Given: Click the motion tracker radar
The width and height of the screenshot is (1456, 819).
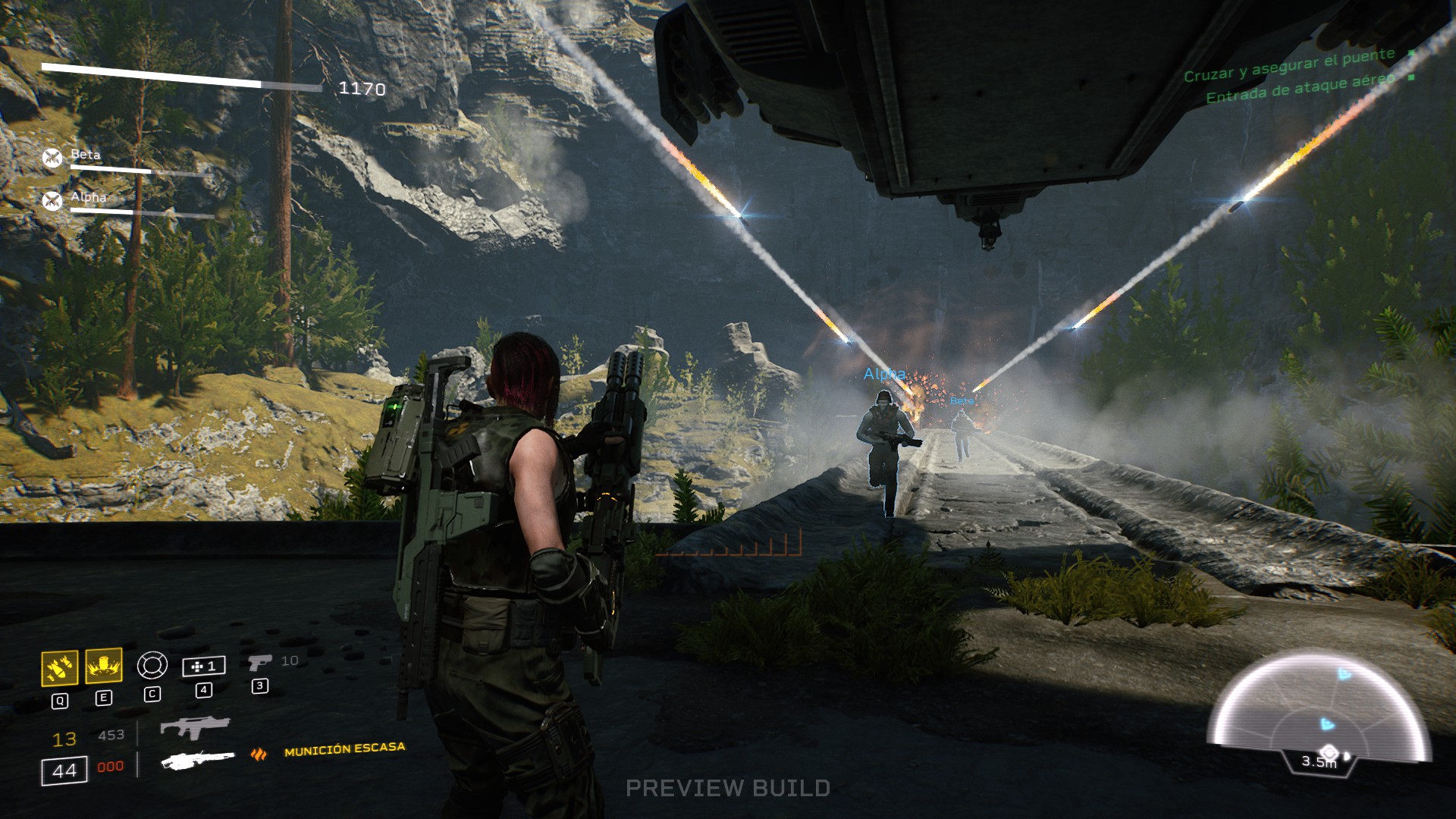Looking at the screenshot, I should [1319, 713].
